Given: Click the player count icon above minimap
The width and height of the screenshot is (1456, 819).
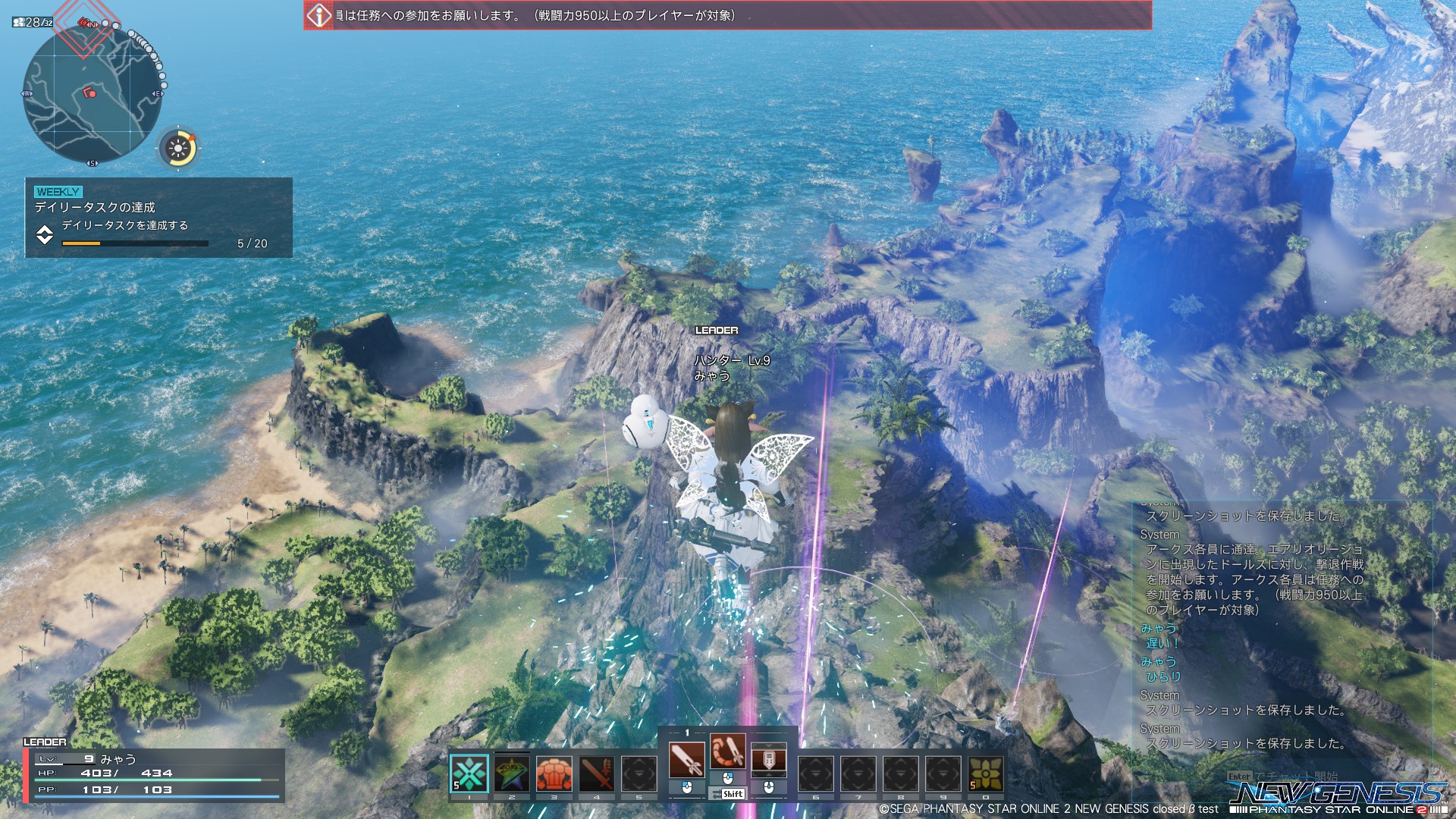Looking at the screenshot, I should tap(32, 22).
